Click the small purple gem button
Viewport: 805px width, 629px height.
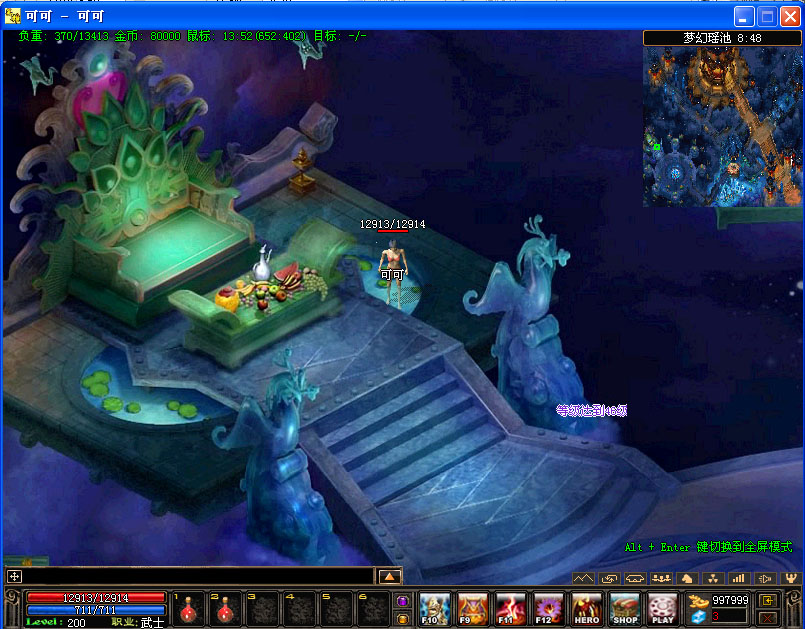click(x=402, y=601)
